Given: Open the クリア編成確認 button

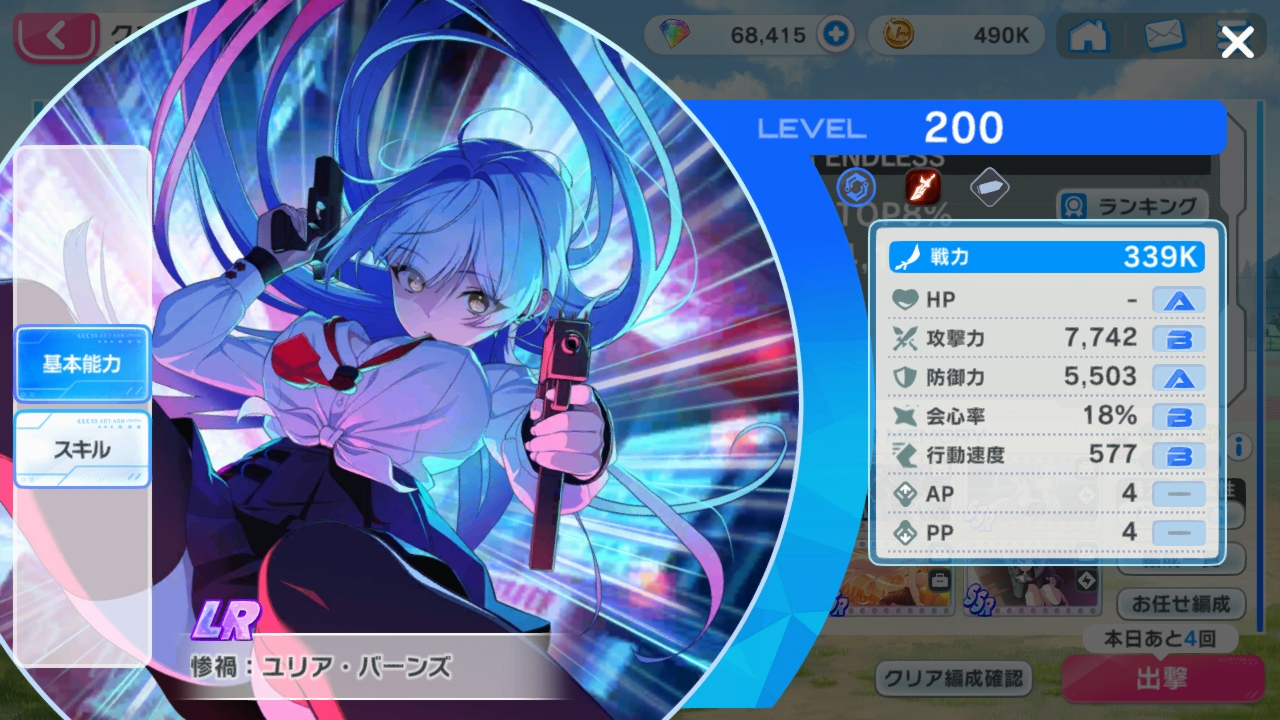Looking at the screenshot, I should (953, 679).
